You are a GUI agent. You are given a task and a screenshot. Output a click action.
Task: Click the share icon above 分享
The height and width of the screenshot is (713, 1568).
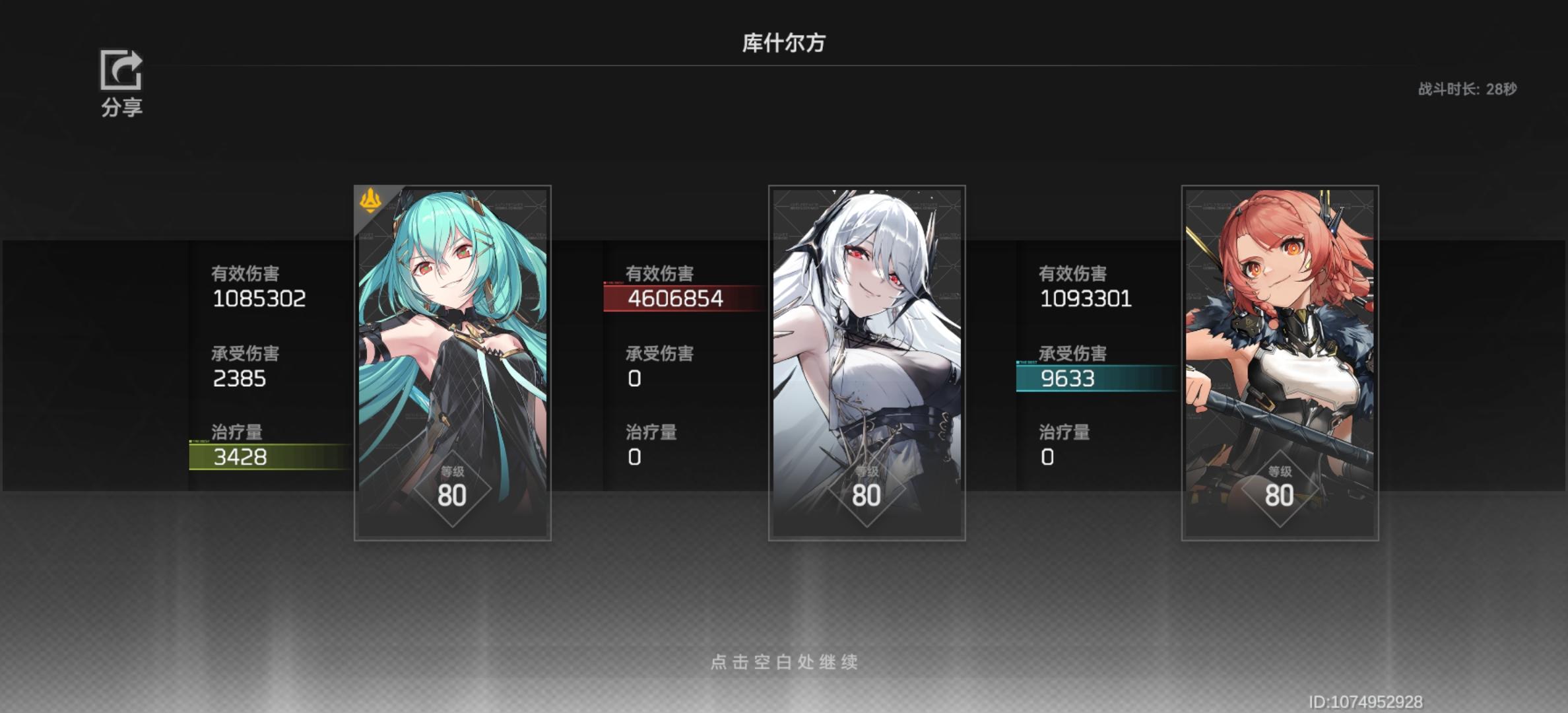120,69
